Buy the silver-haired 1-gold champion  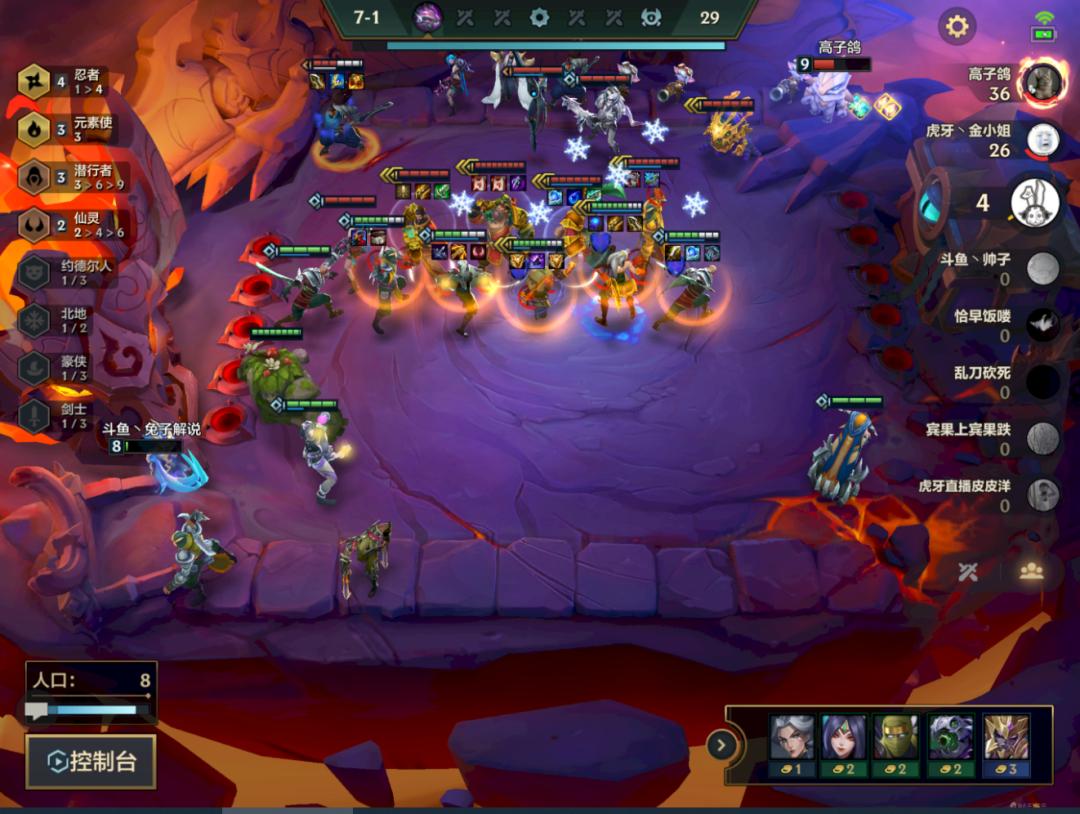click(792, 745)
